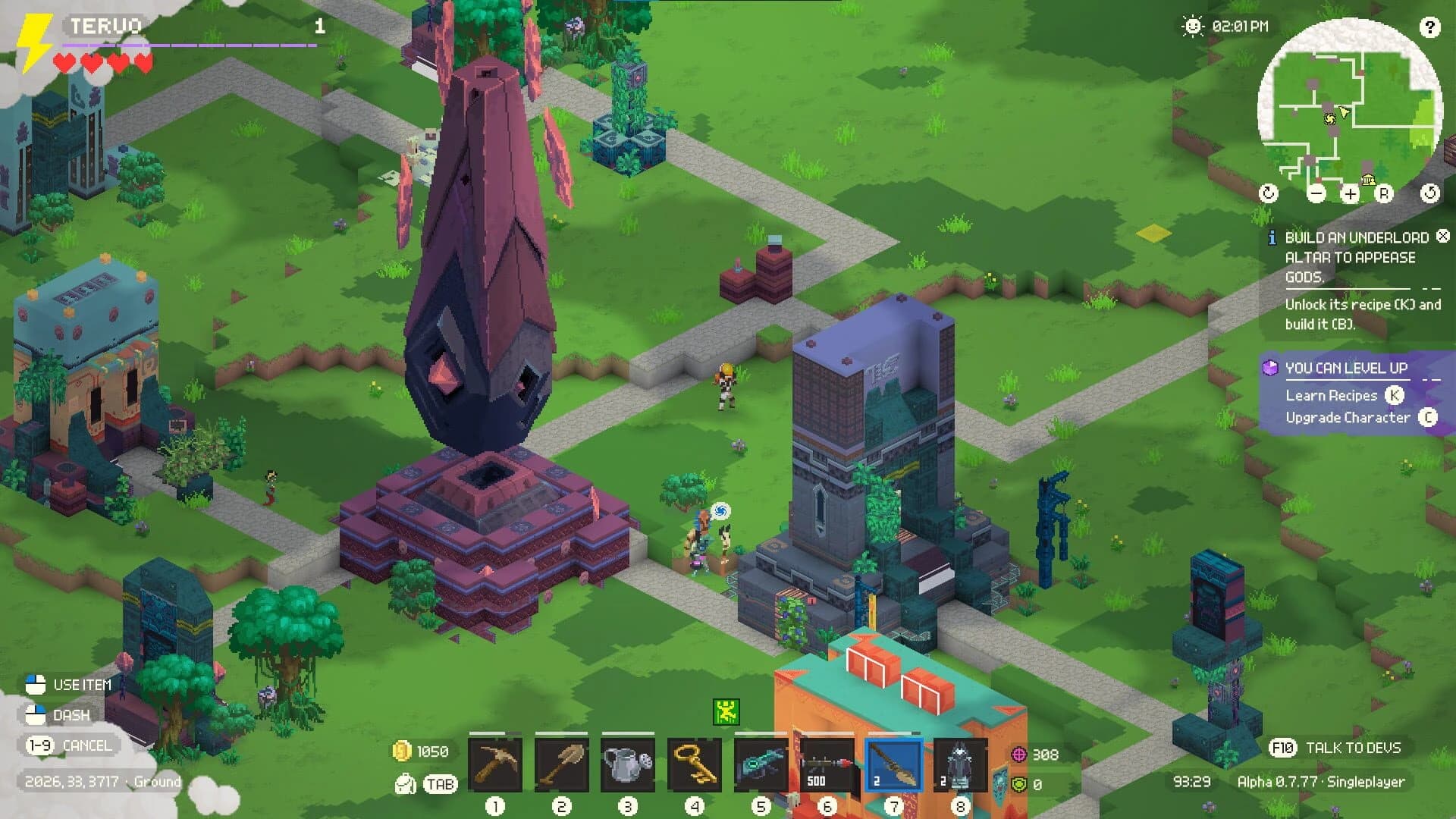Screen dimensions: 1456x819
Task: Click the purple experience progress bar
Action: click(x=190, y=45)
